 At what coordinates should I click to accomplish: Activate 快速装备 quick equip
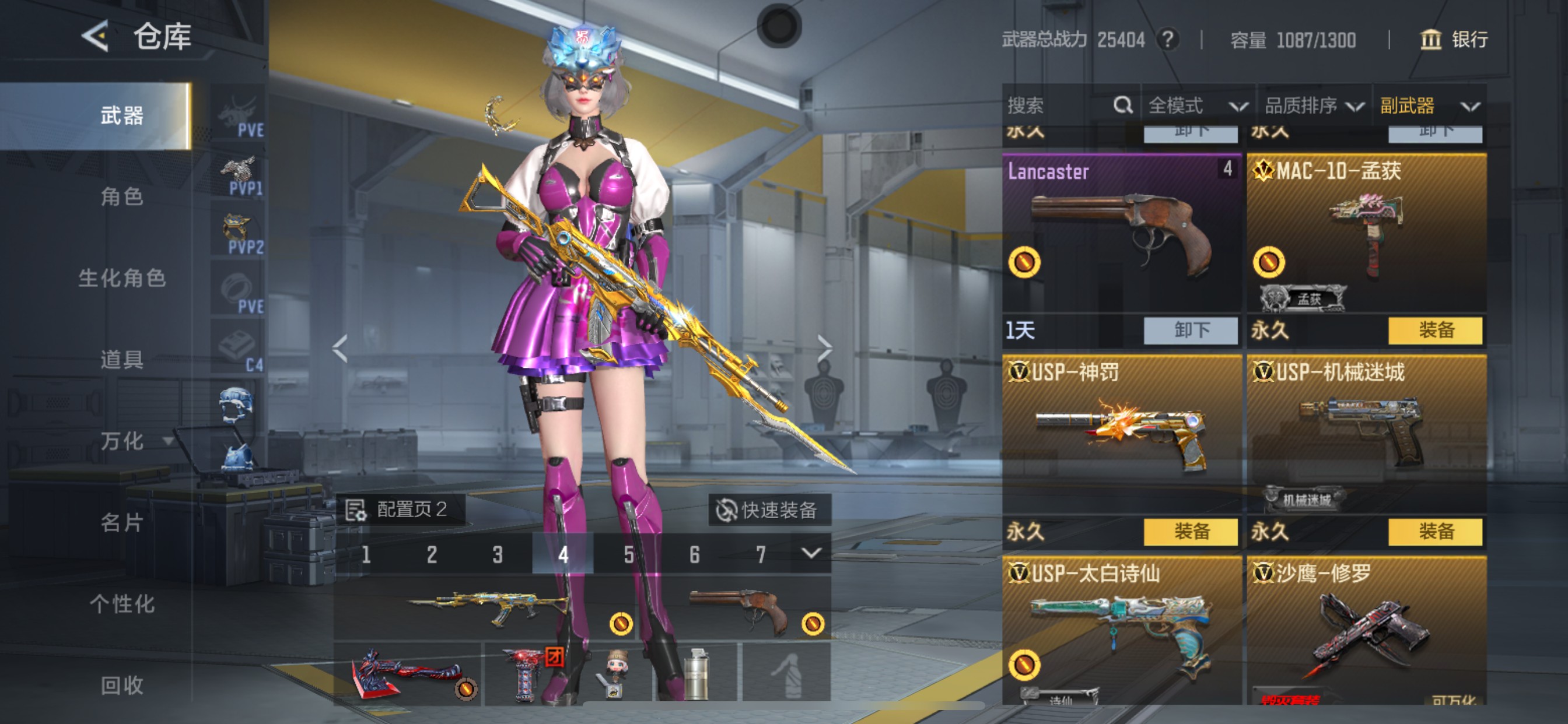pyautogui.click(x=768, y=510)
